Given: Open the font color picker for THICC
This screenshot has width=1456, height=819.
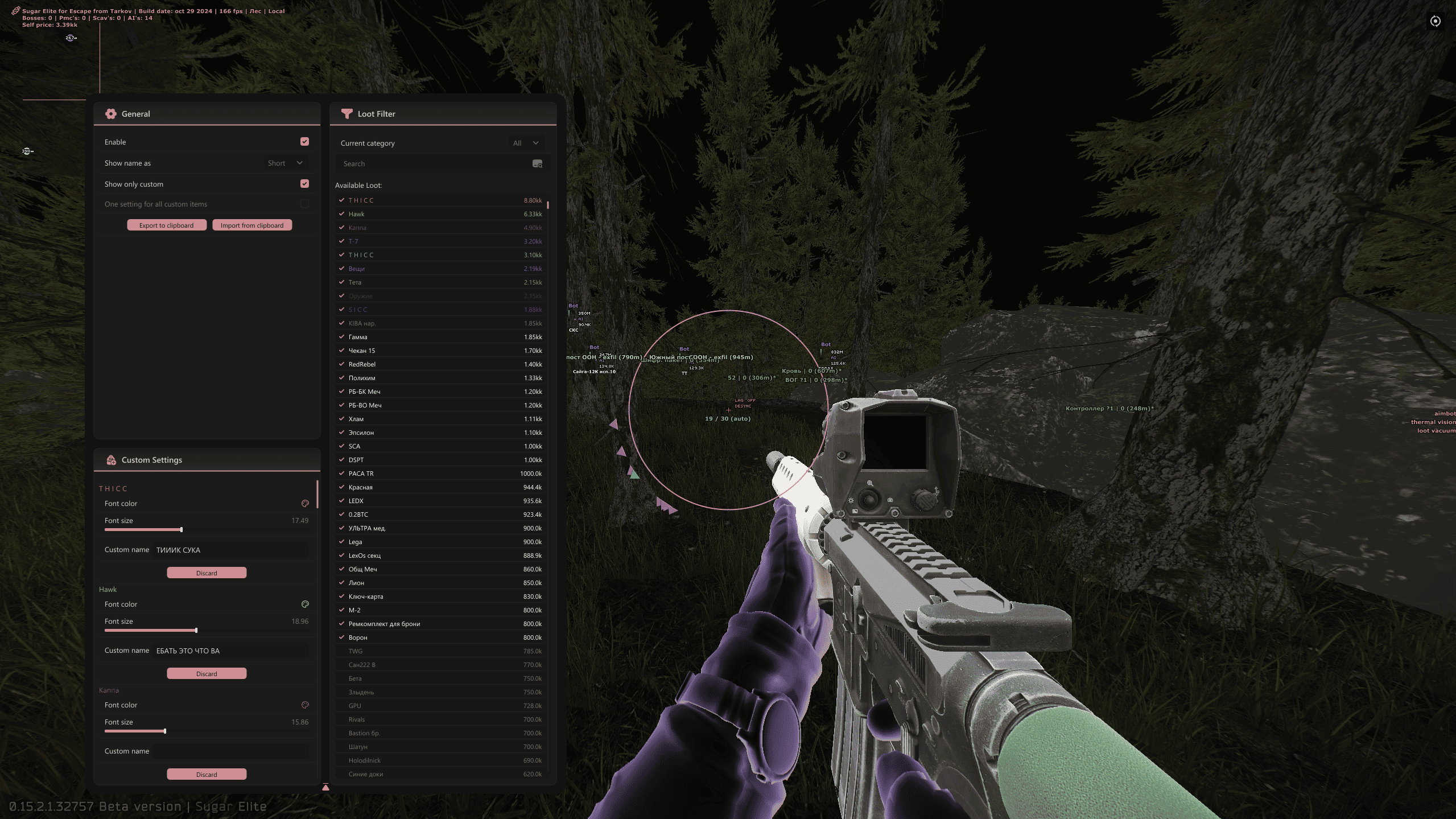Looking at the screenshot, I should (305, 503).
